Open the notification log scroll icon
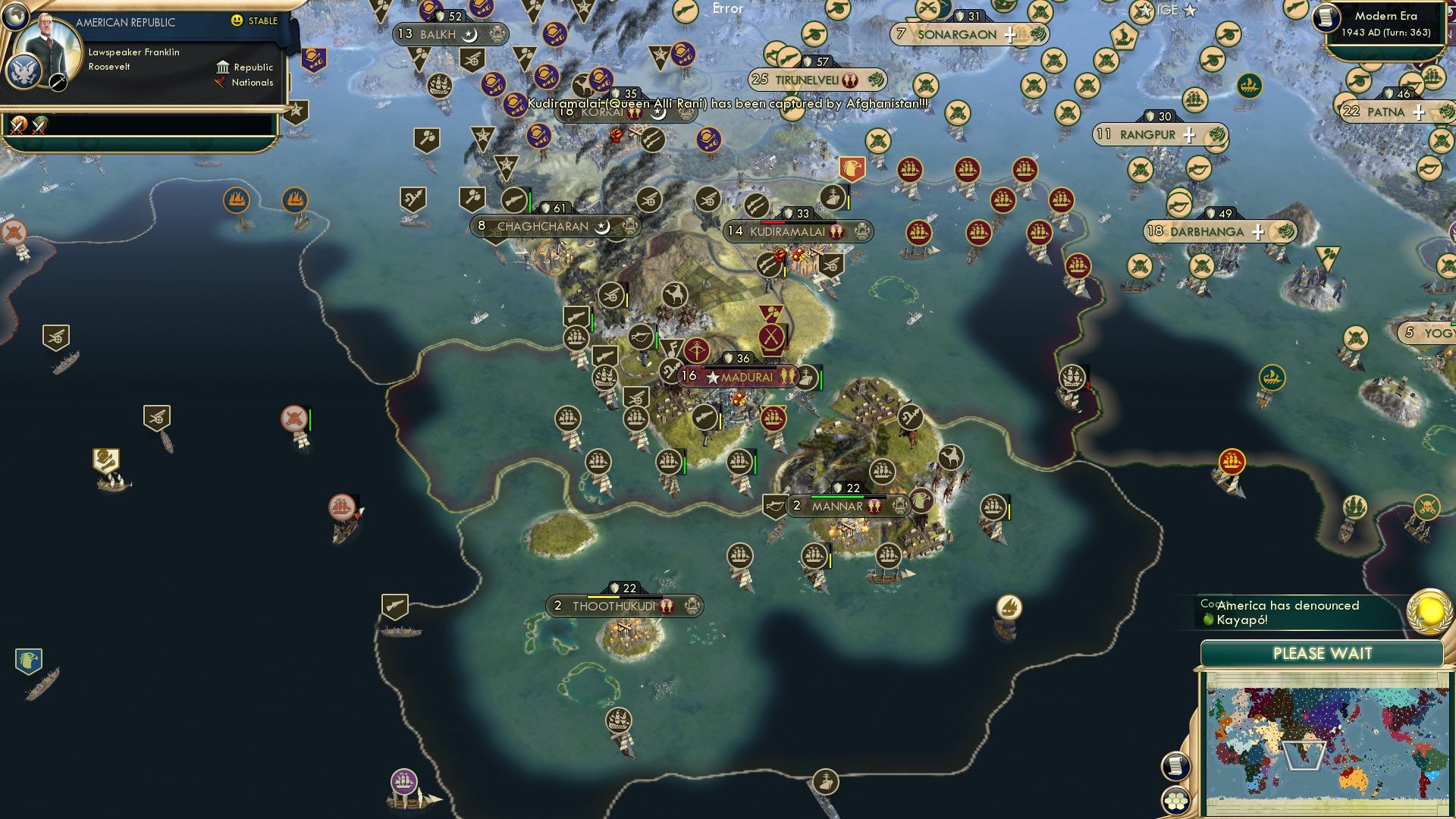Viewport: 1456px width, 819px height. (1175, 765)
